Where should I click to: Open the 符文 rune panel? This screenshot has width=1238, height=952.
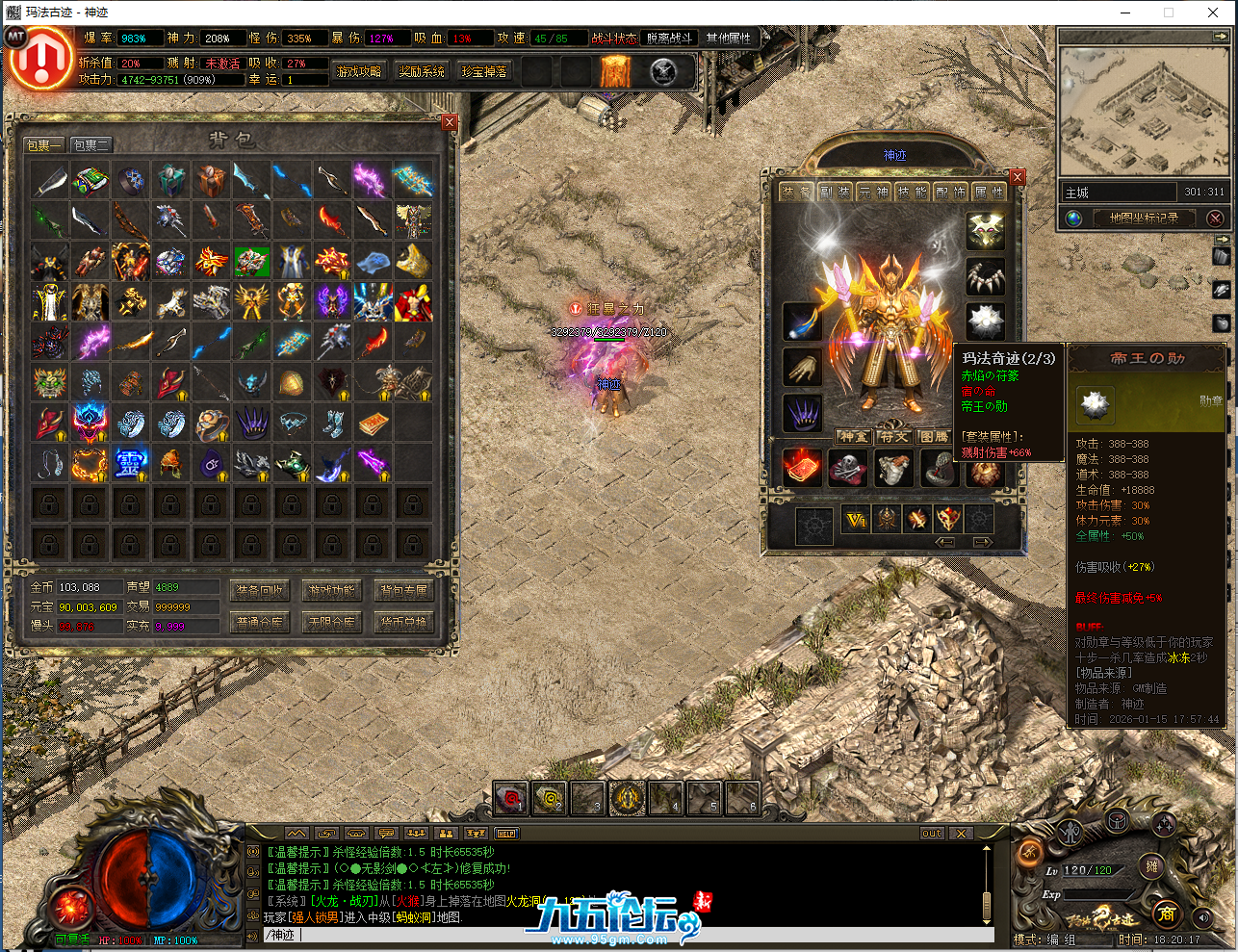point(894,437)
